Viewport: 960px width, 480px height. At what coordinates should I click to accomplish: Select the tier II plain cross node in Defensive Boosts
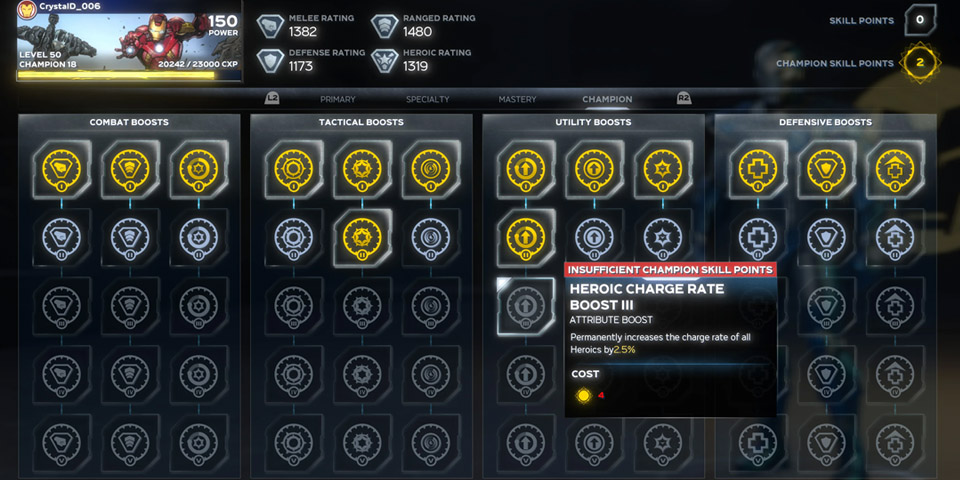pos(757,237)
